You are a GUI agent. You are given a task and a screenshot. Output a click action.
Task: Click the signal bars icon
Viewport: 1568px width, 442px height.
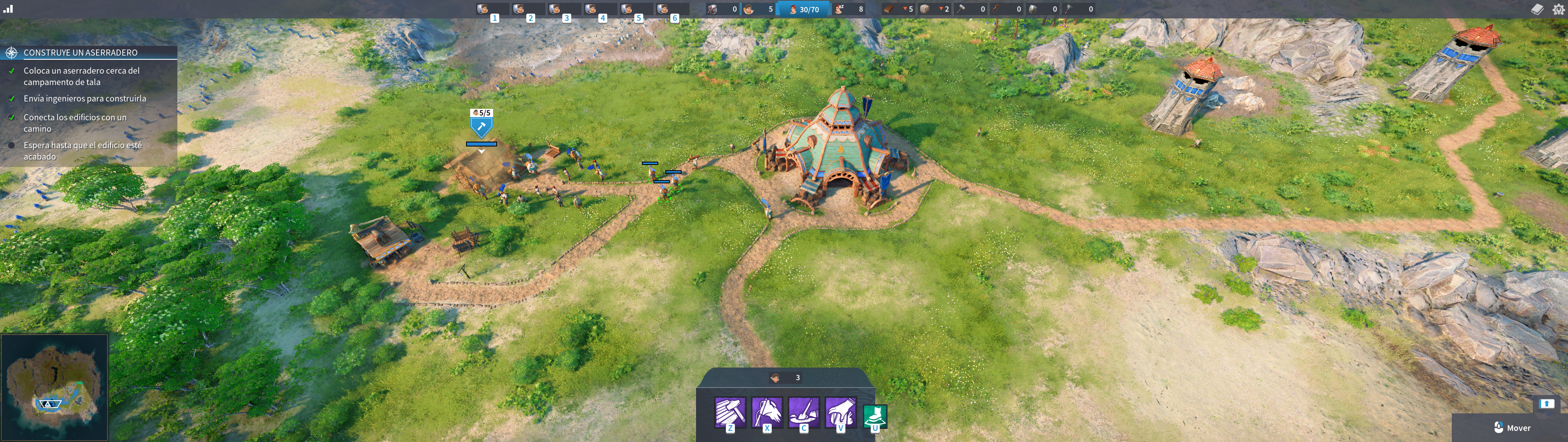[x=8, y=9]
